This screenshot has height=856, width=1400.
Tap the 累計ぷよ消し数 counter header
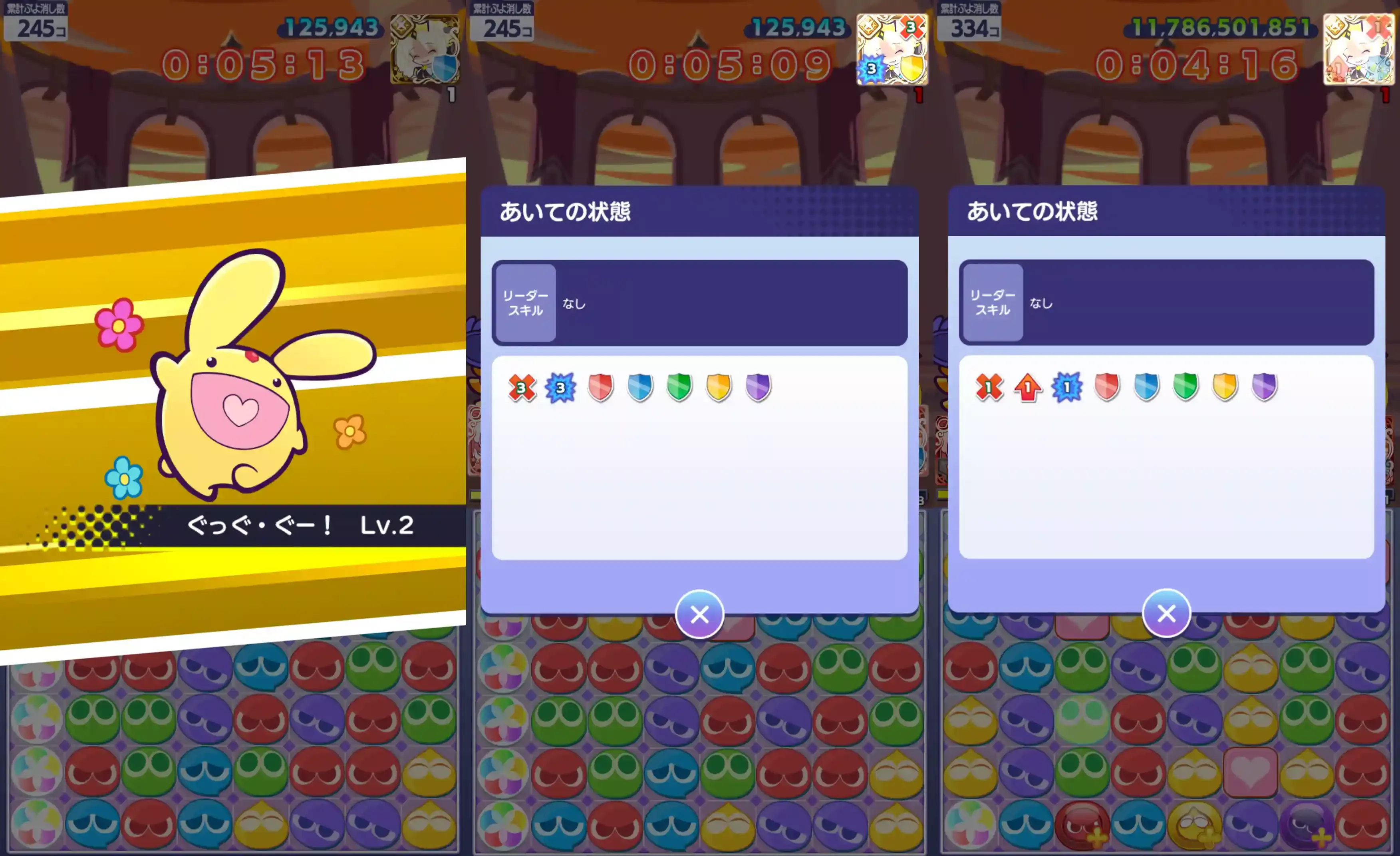(x=37, y=8)
